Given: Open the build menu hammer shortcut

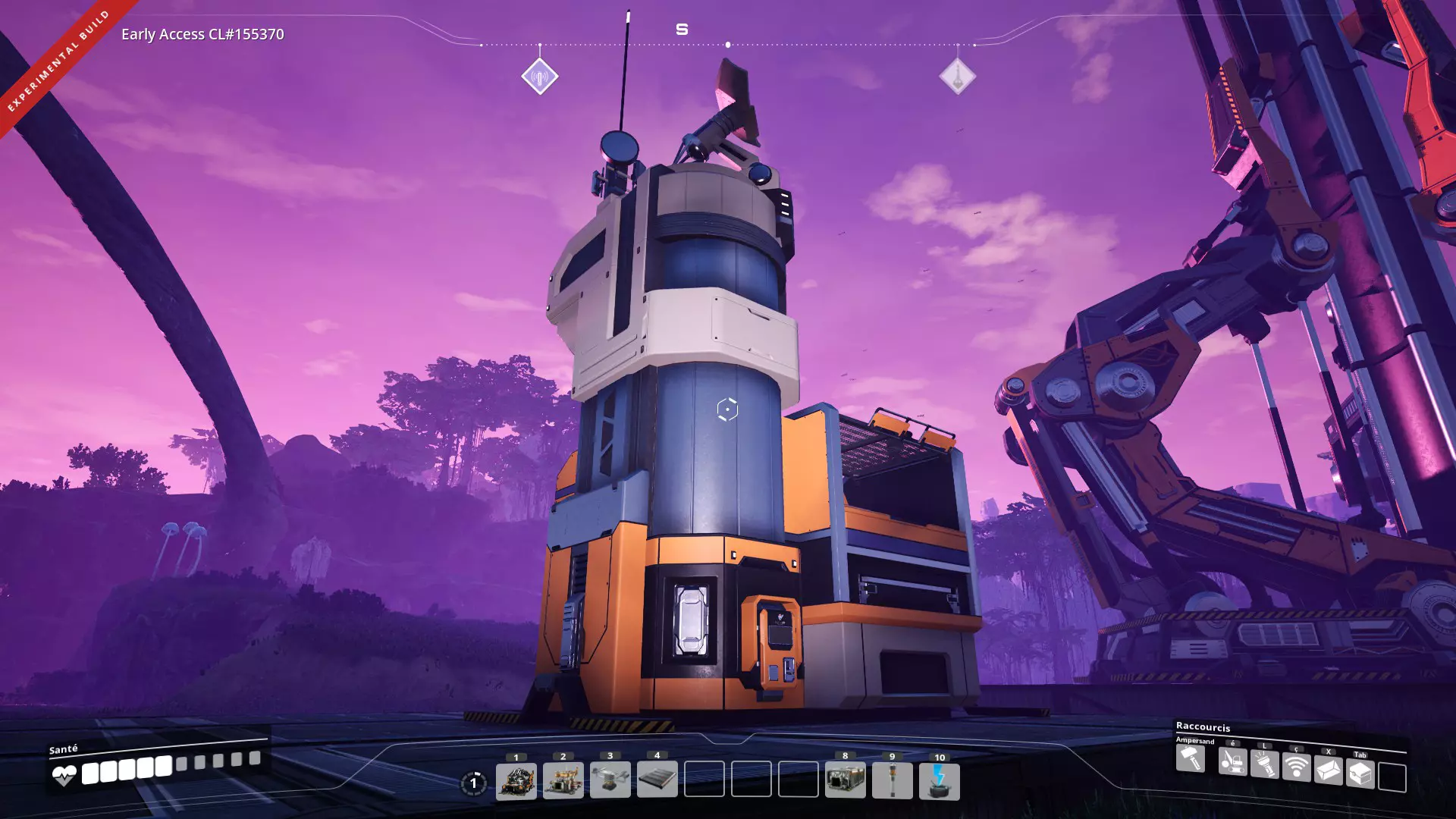Looking at the screenshot, I should click(x=1191, y=758).
